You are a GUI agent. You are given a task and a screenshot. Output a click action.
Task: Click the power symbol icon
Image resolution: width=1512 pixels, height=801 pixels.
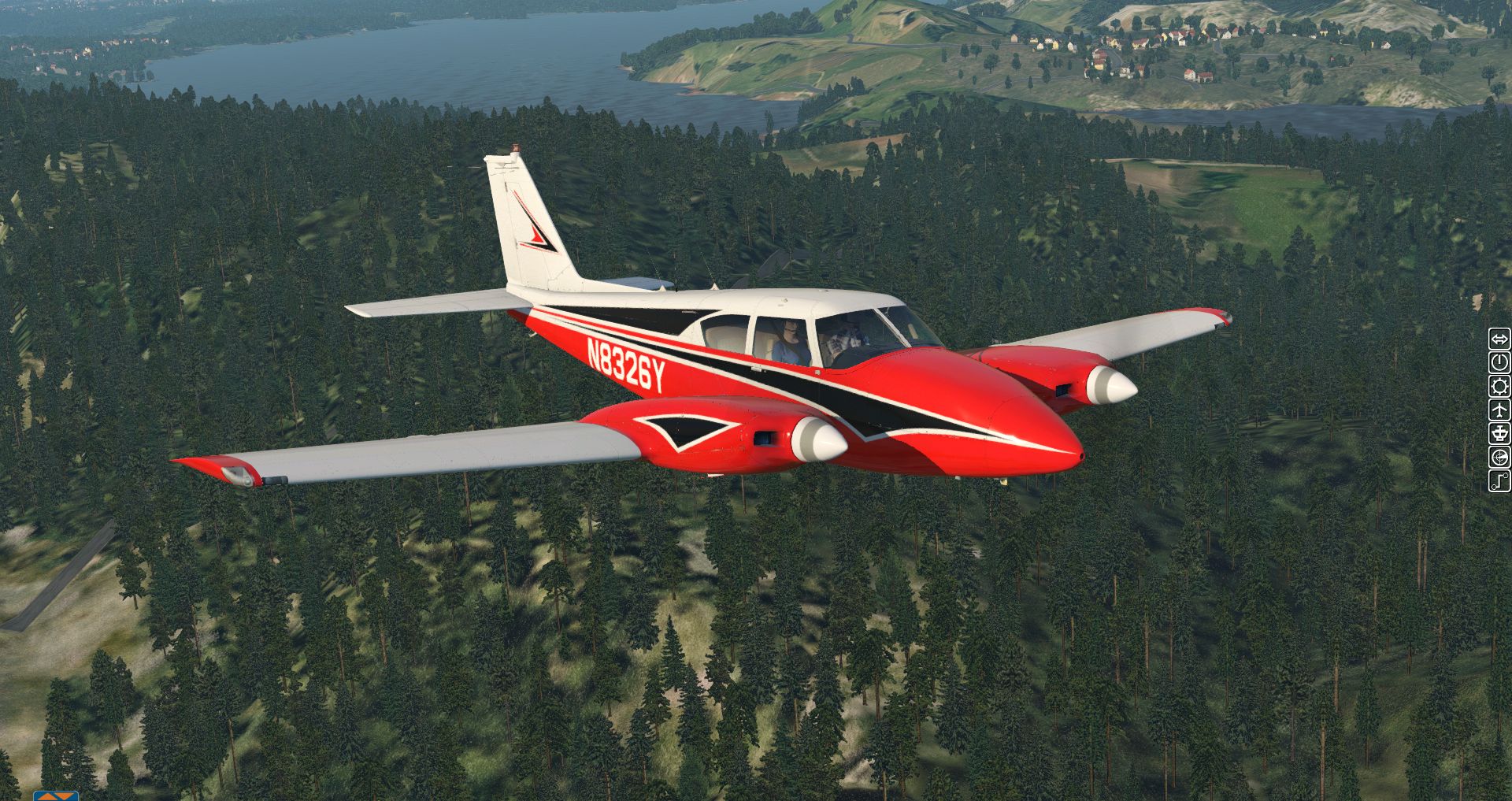pos(1499,363)
